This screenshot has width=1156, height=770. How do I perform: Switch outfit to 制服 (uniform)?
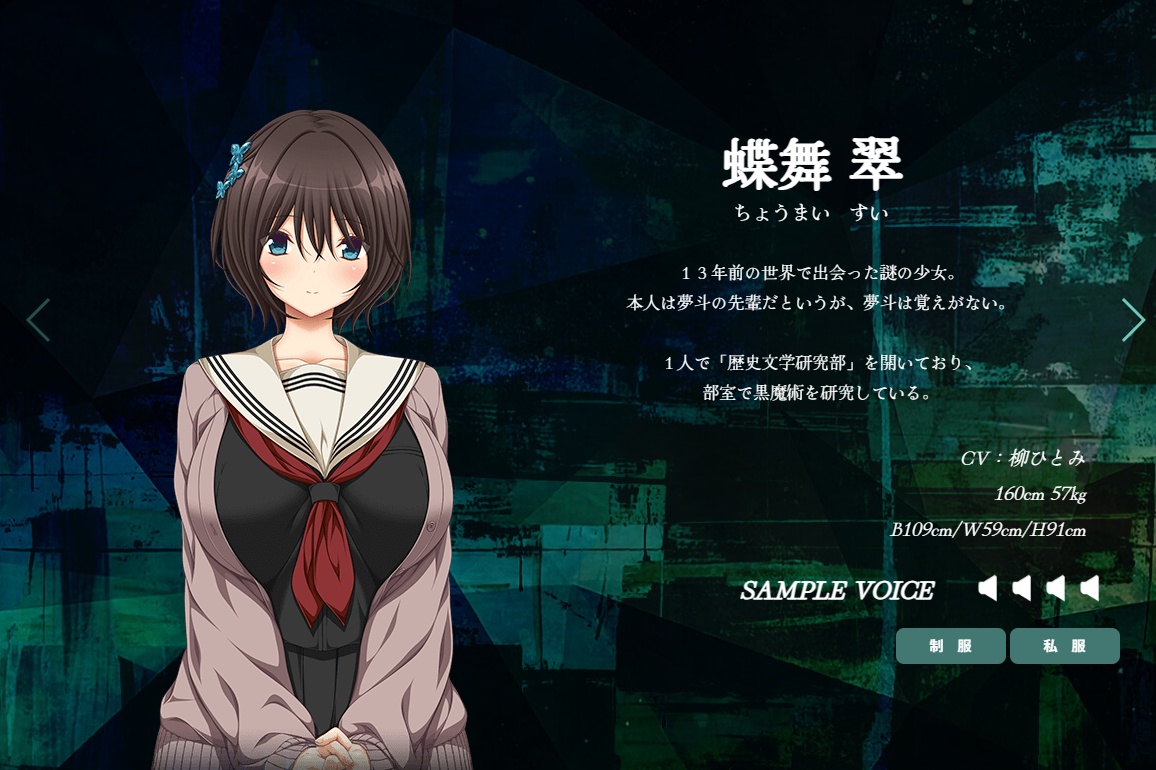click(950, 646)
